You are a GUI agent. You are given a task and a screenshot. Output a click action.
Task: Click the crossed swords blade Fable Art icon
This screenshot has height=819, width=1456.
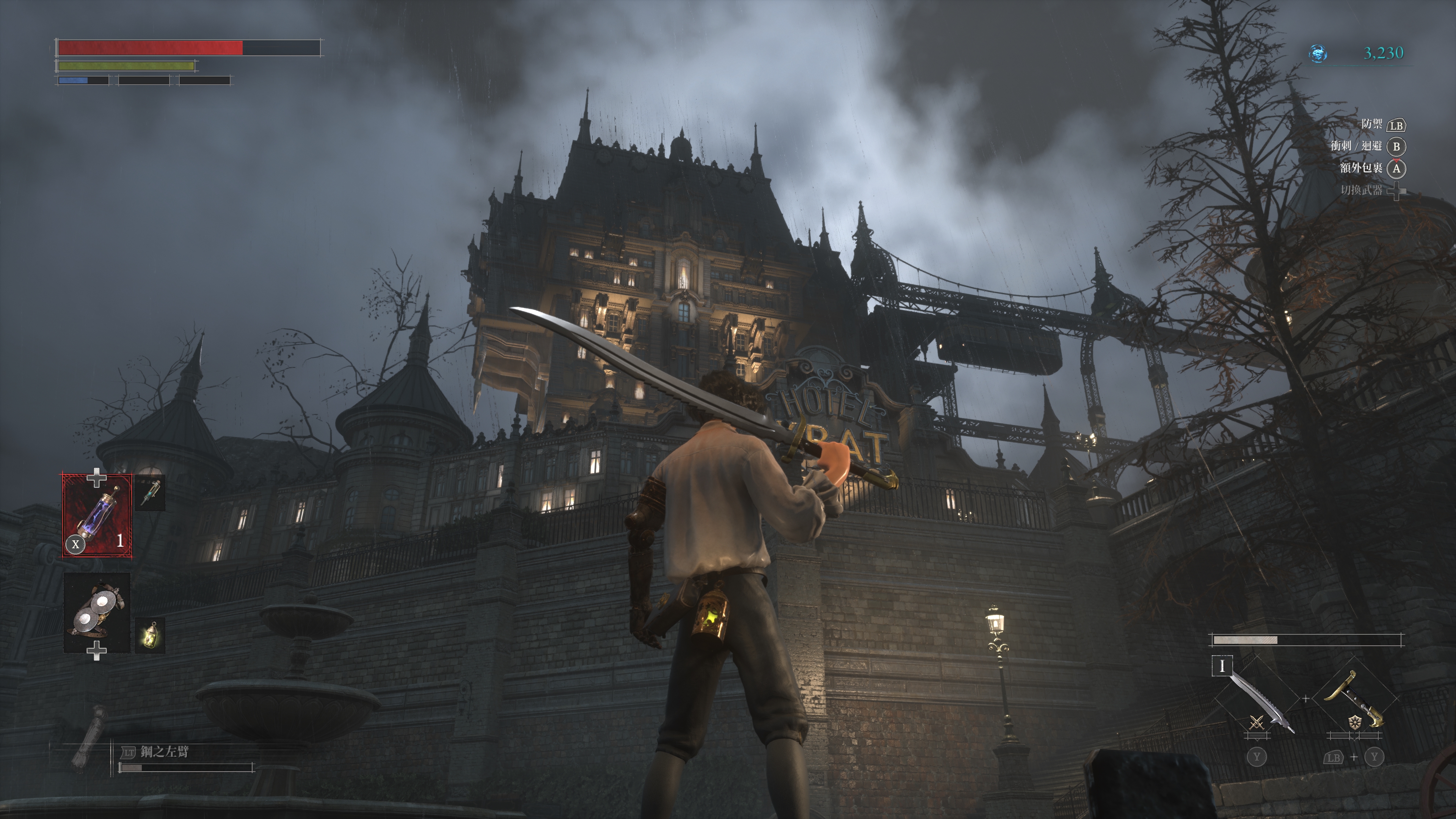(x=1257, y=723)
